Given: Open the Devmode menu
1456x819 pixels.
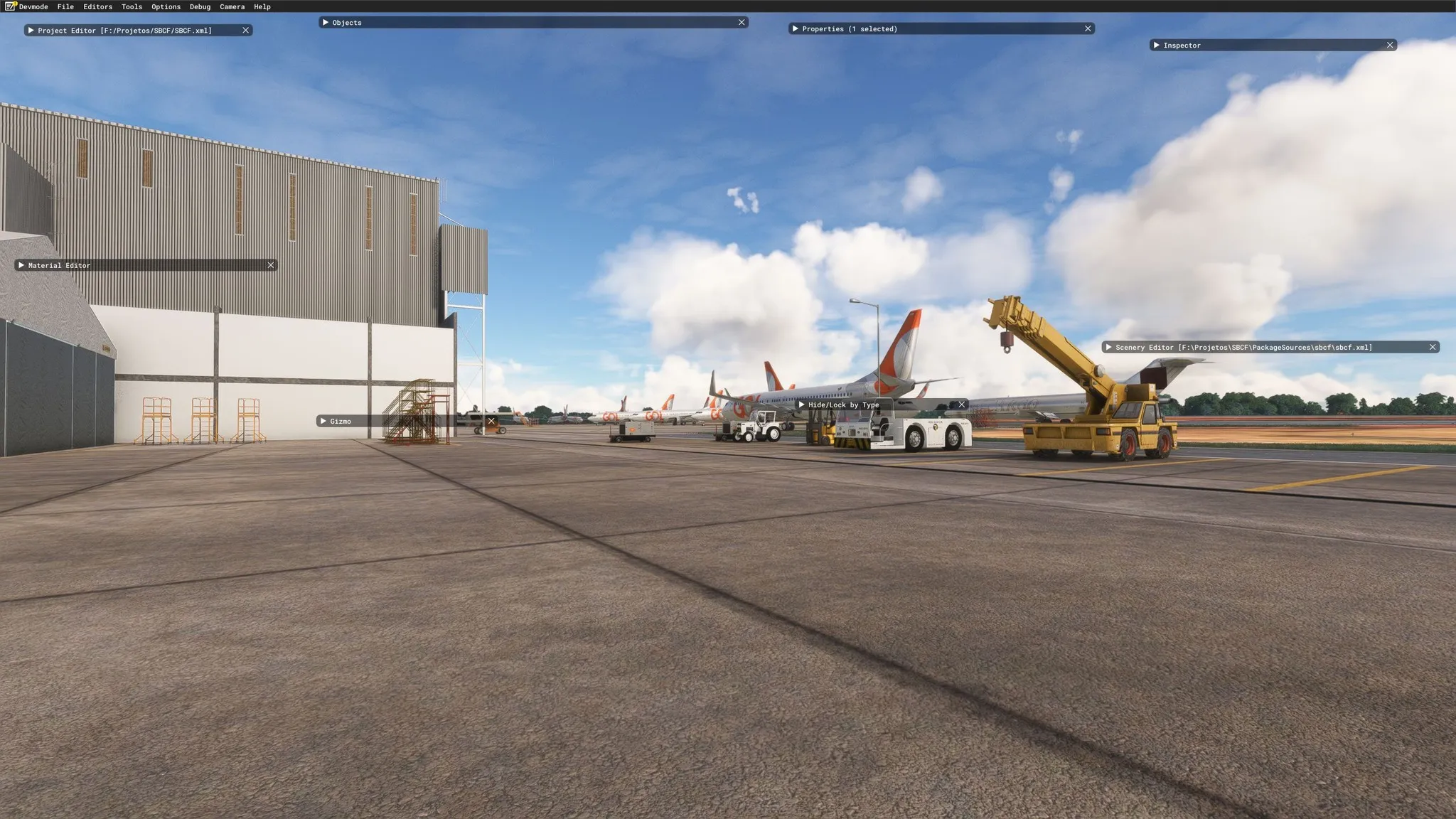Looking at the screenshot, I should (x=33, y=6).
